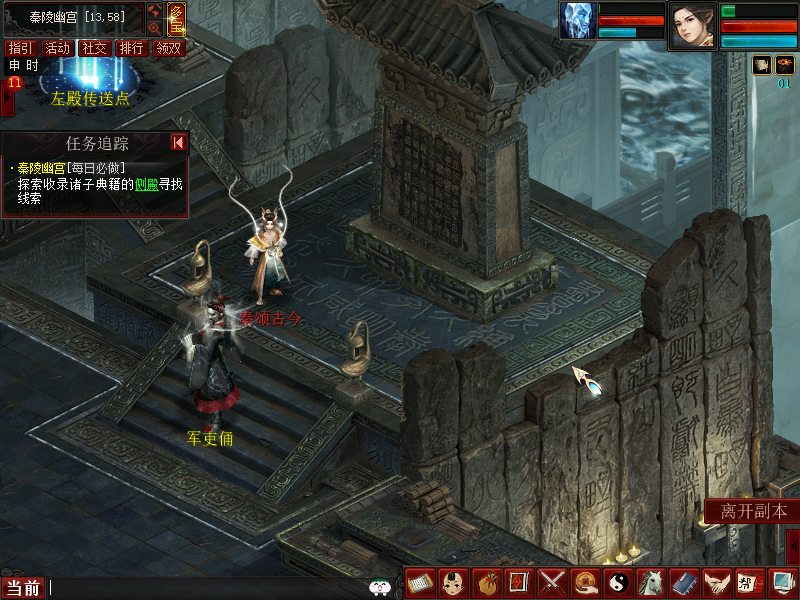Open the 活动 events menu
The height and width of the screenshot is (600, 800).
(x=57, y=48)
